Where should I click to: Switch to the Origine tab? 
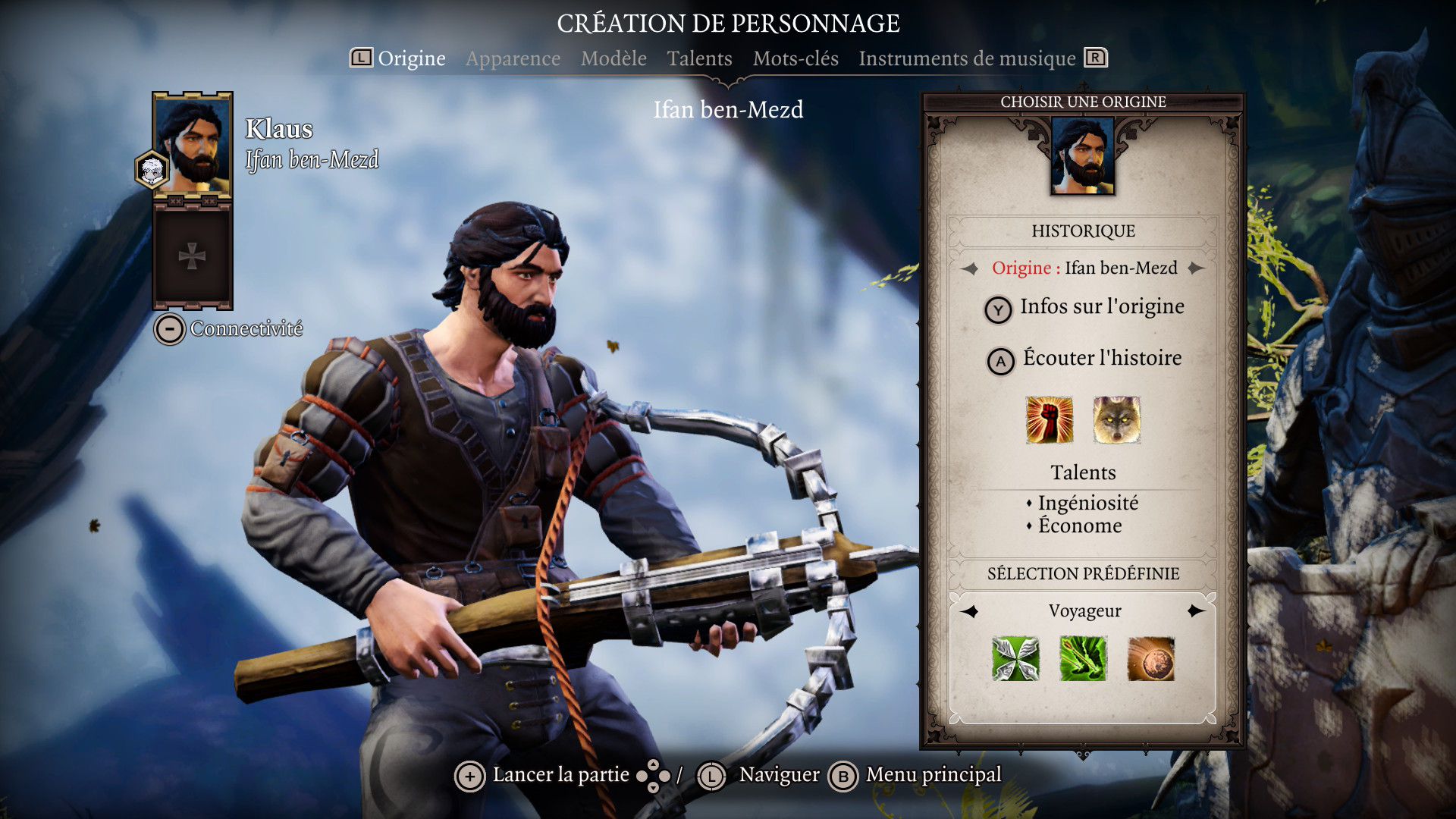[411, 58]
